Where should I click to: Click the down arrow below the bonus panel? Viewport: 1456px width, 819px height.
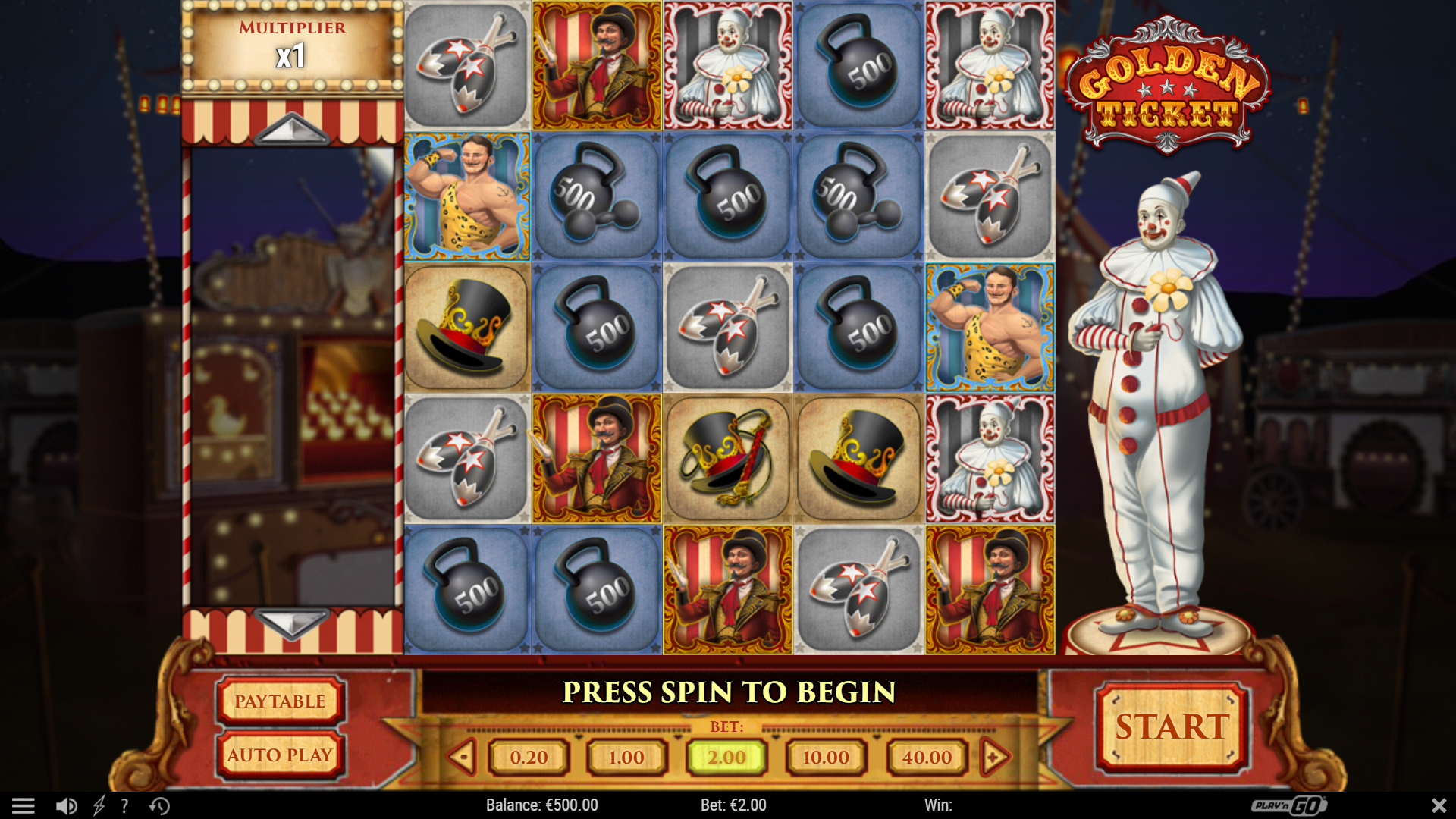(x=291, y=623)
